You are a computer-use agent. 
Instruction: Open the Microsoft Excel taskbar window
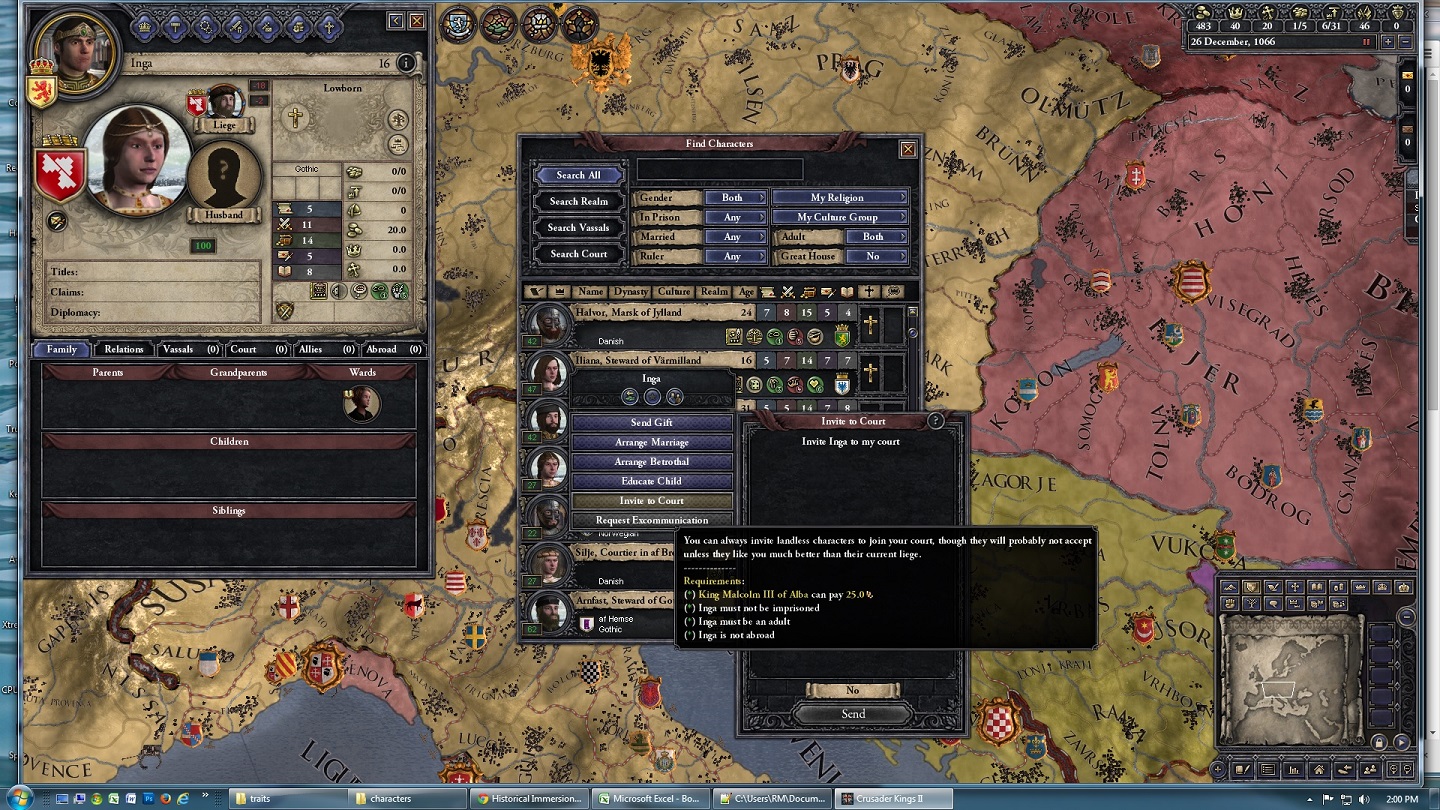[650, 799]
